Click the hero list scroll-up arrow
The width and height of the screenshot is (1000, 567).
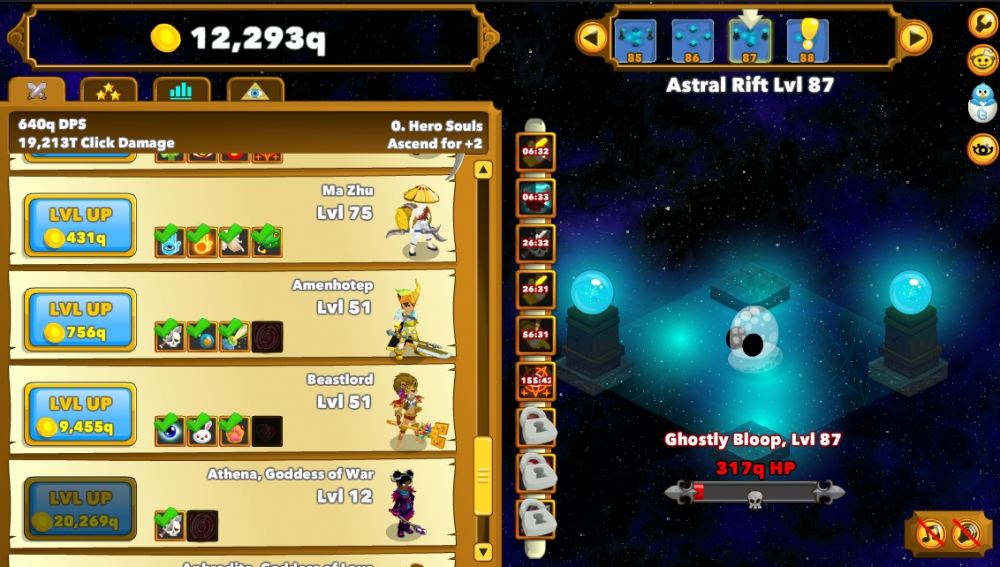tap(483, 170)
